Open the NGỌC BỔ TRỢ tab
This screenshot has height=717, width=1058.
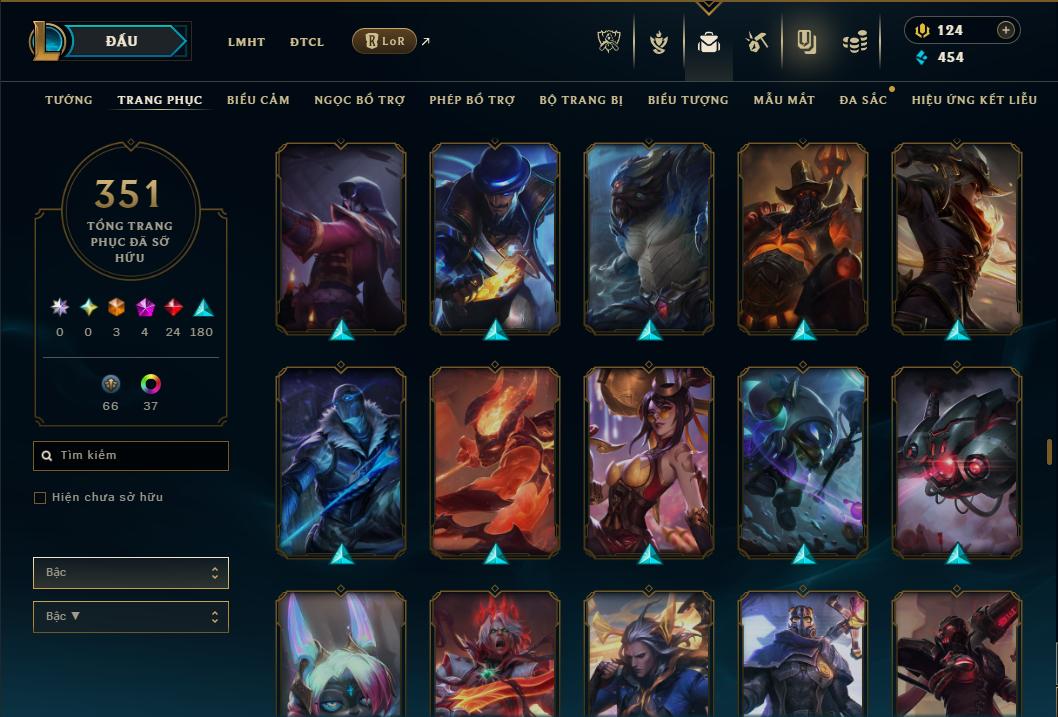pyautogui.click(x=359, y=100)
